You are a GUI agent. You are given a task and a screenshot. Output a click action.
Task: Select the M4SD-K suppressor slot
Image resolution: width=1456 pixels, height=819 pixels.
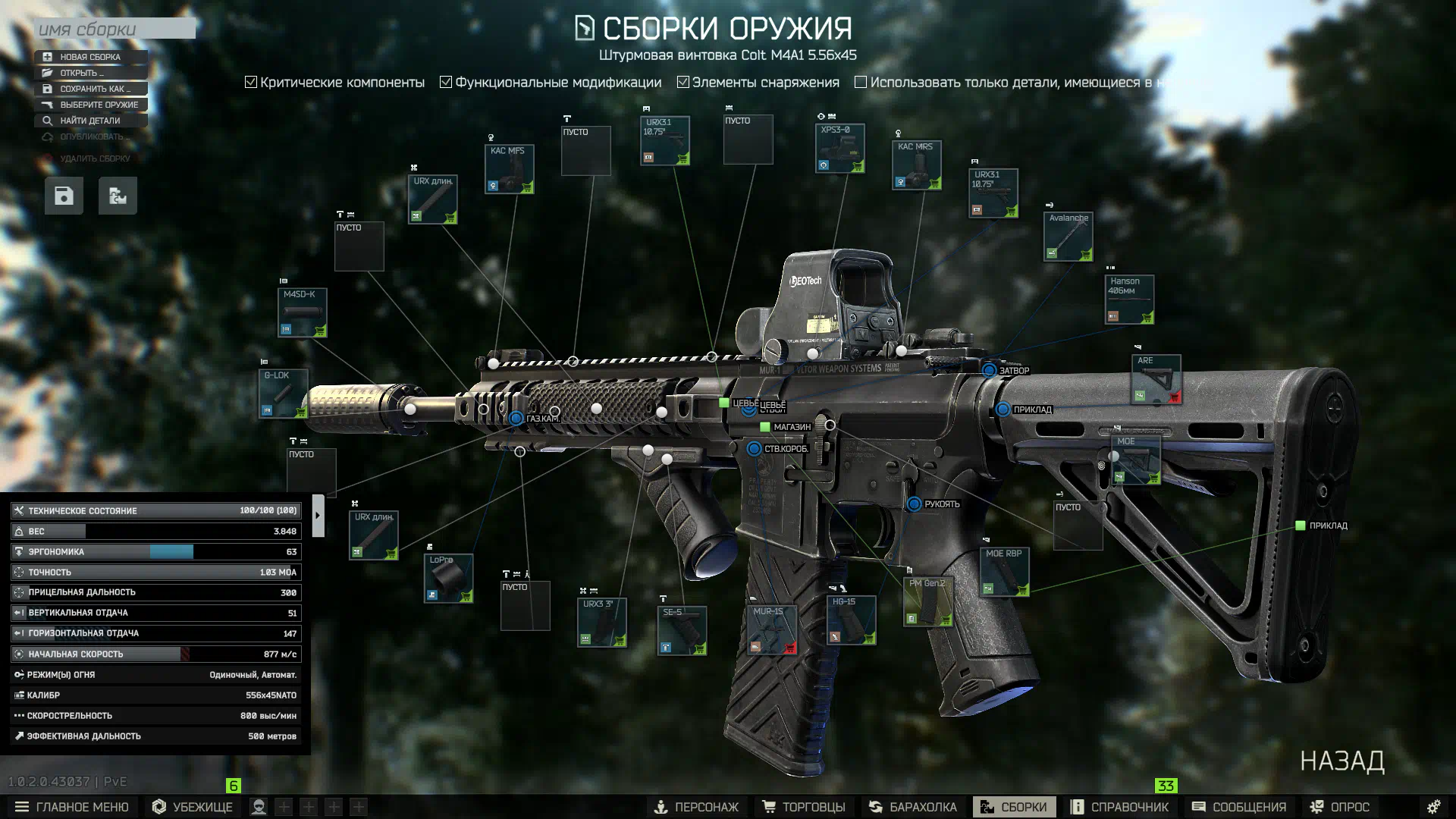[x=302, y=312]
